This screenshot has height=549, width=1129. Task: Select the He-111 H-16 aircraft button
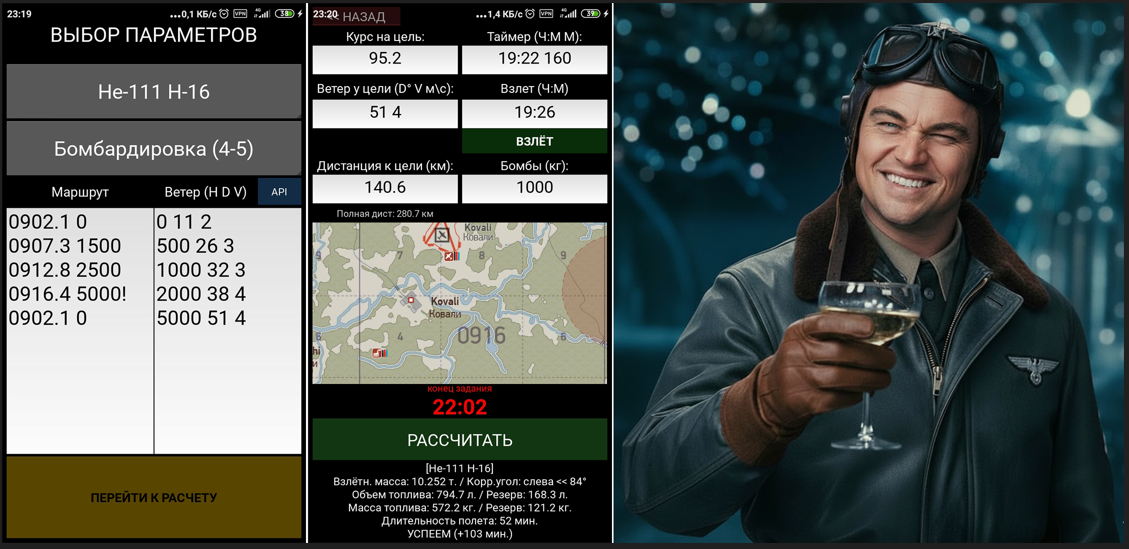tap(154, 92)
